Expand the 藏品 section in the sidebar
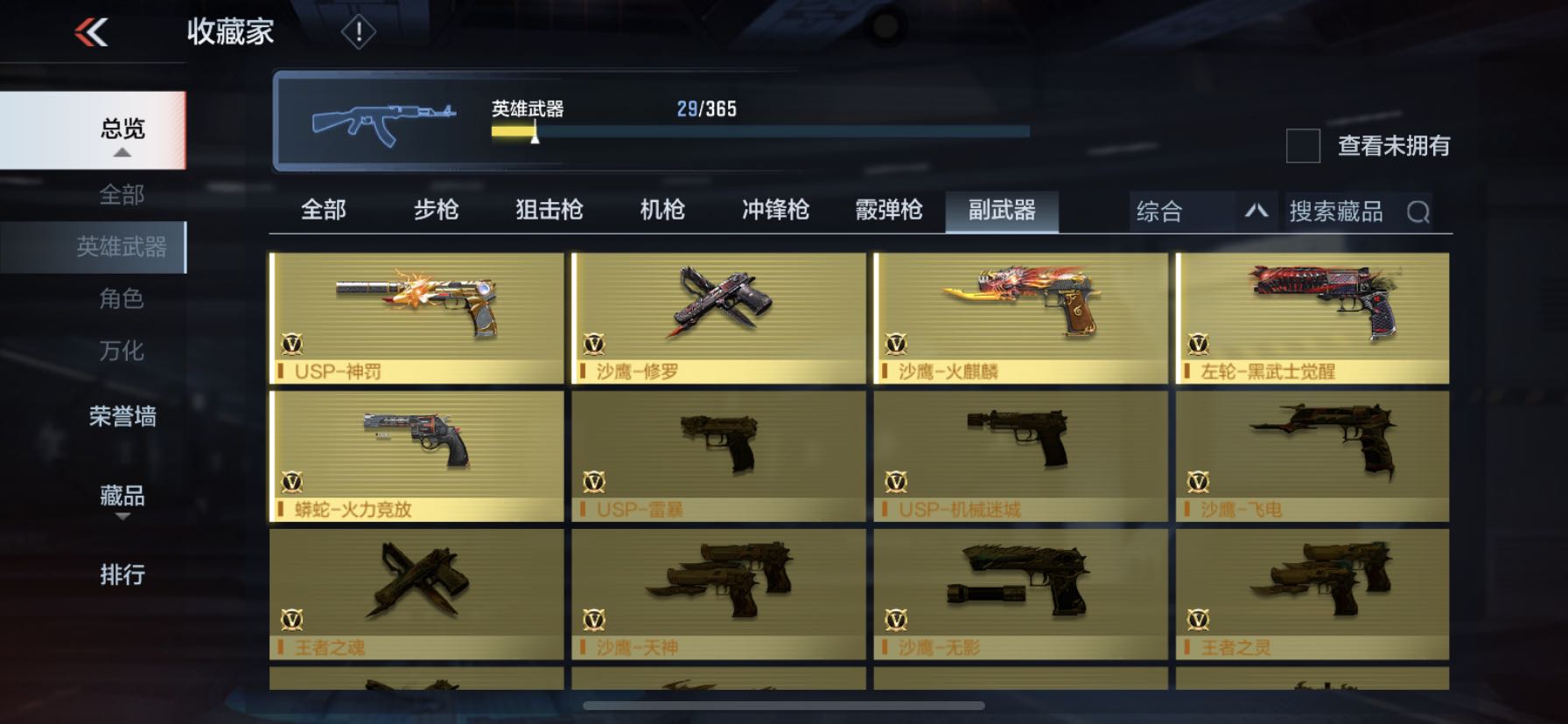The image size is (1568, 724). 121,498
